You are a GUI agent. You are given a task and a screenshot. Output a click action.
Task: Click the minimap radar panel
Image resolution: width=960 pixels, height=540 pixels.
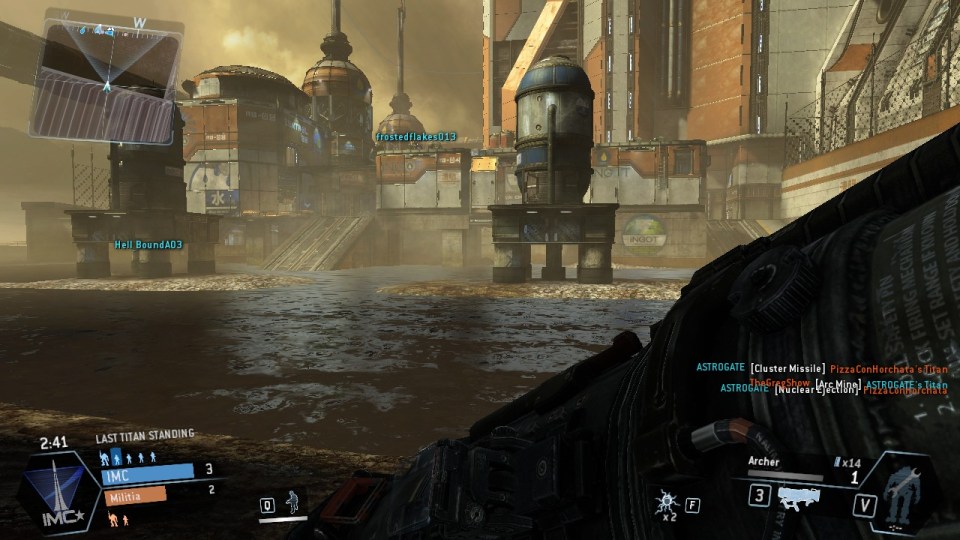click(x=107, y=78)
